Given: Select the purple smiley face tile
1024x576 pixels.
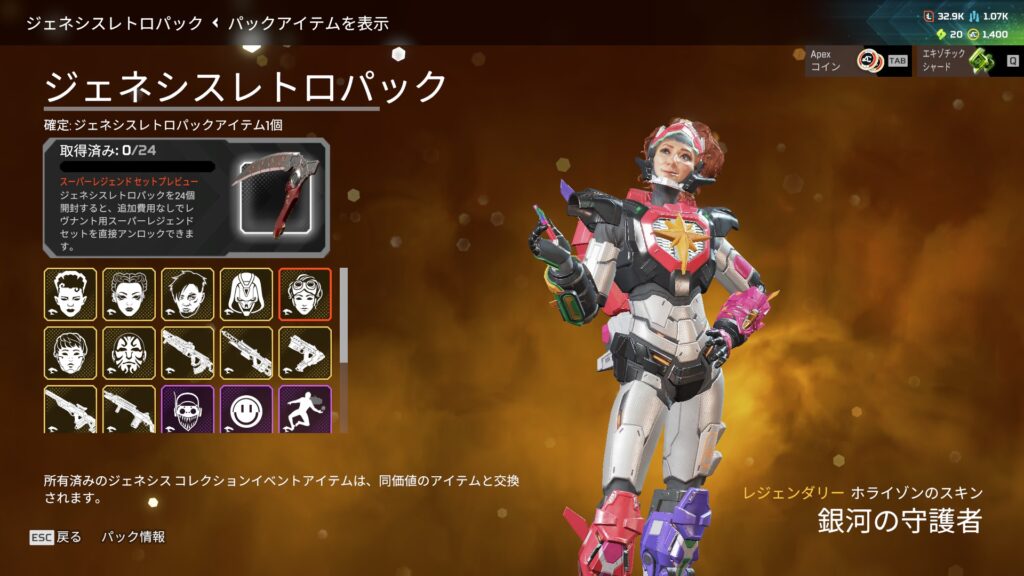Looking at the screenshot, I should point(246,410).
